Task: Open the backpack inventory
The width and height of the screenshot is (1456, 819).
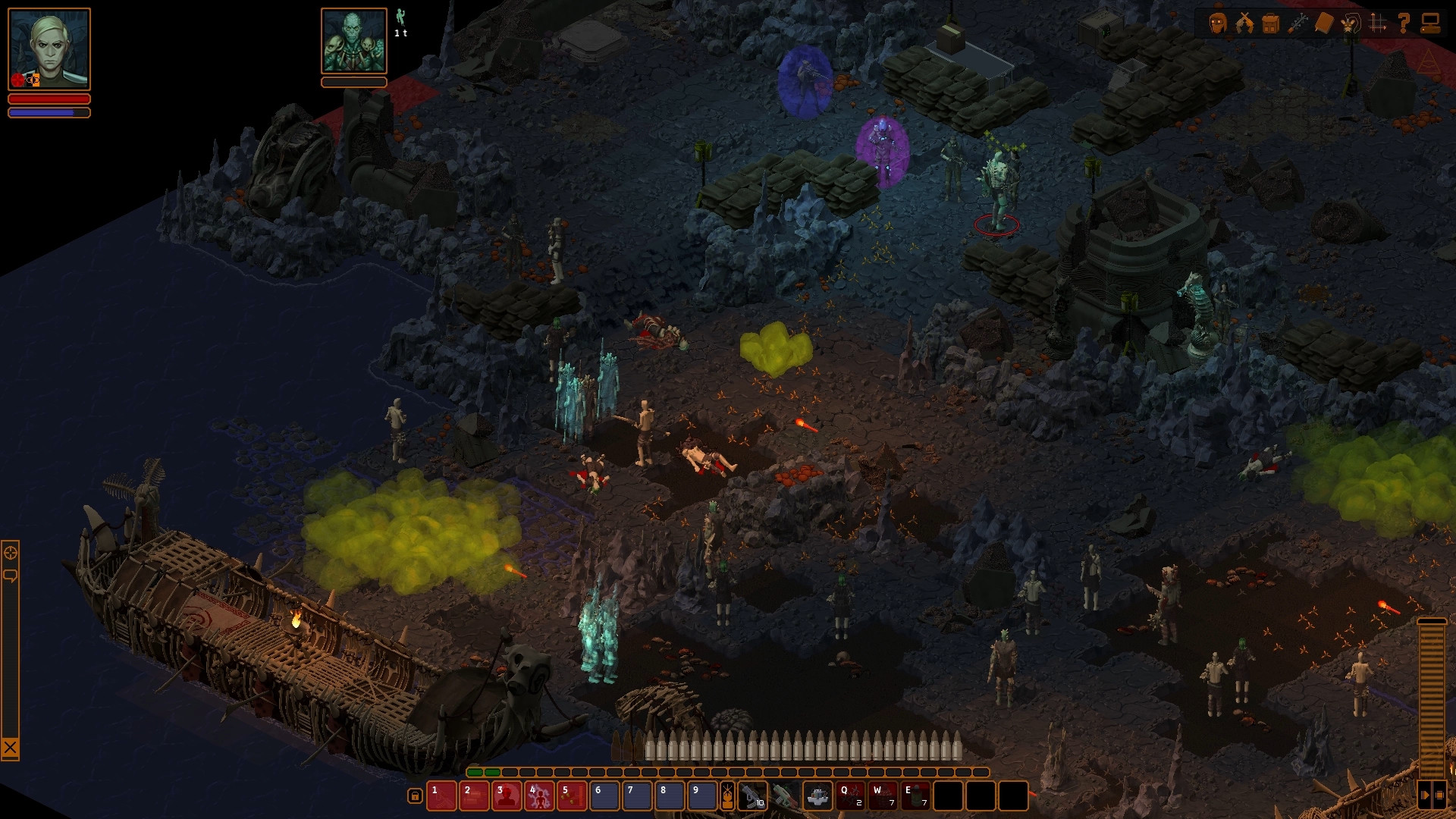Action: point(1271,23)
